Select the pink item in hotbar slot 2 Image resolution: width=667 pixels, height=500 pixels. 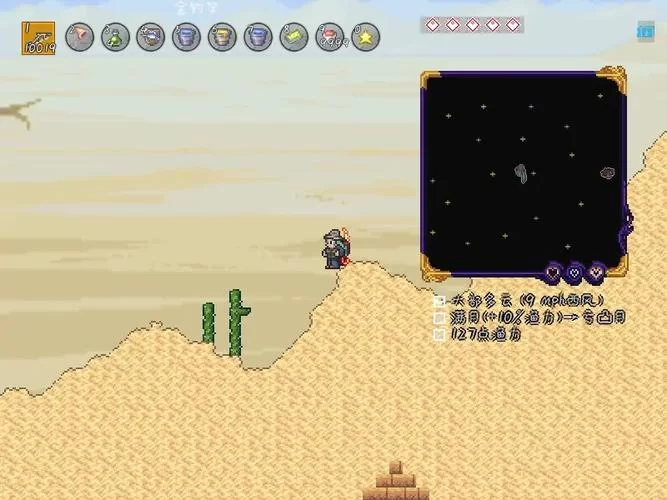point(79,38)
